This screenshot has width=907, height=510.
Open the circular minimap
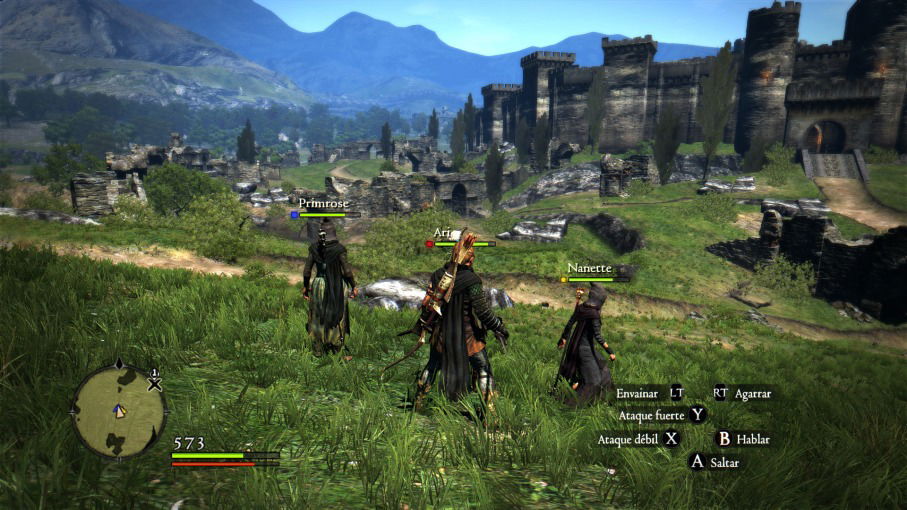119,410
